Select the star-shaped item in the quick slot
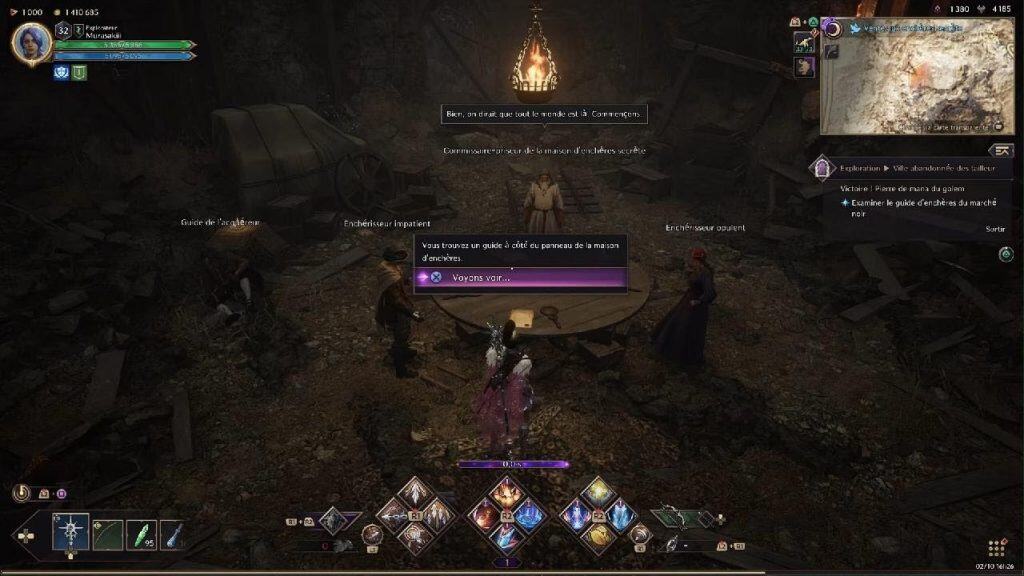The width and height of the screenshot is (1024, 576). pyautogui.click(x=72, y=531)
